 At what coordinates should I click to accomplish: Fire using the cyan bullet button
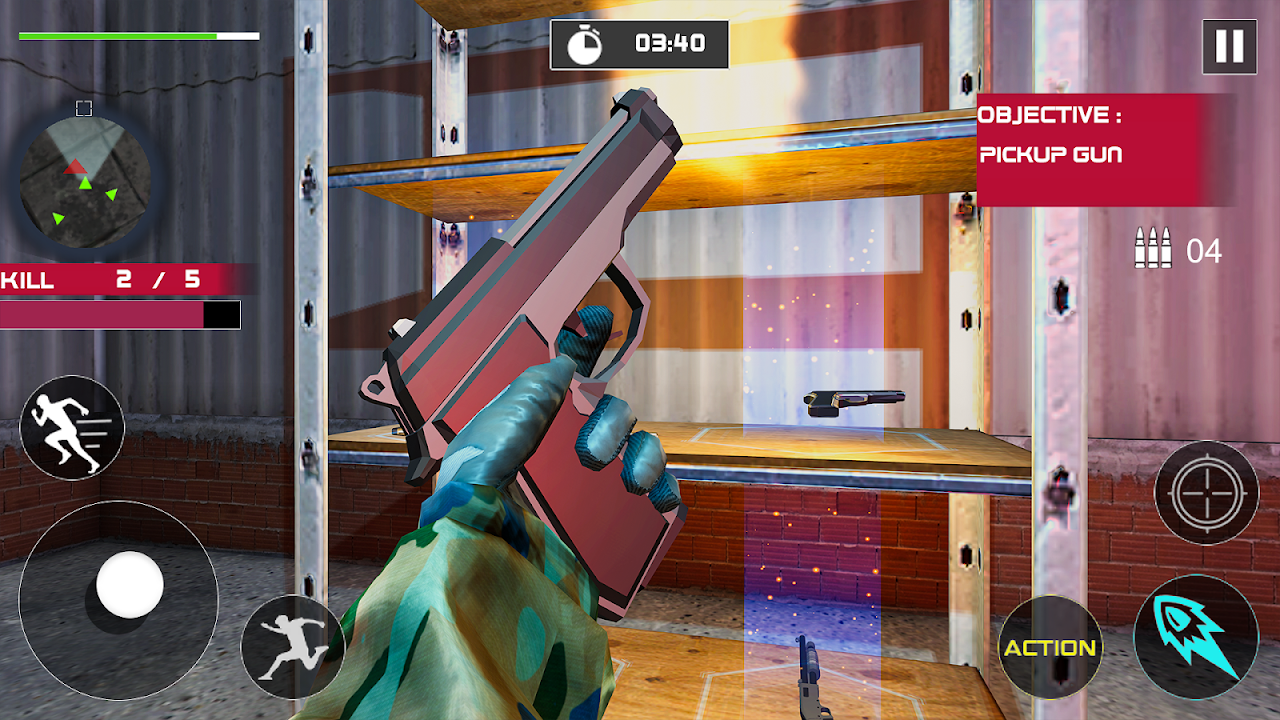pyautogui.click(x=1196, y=636)
